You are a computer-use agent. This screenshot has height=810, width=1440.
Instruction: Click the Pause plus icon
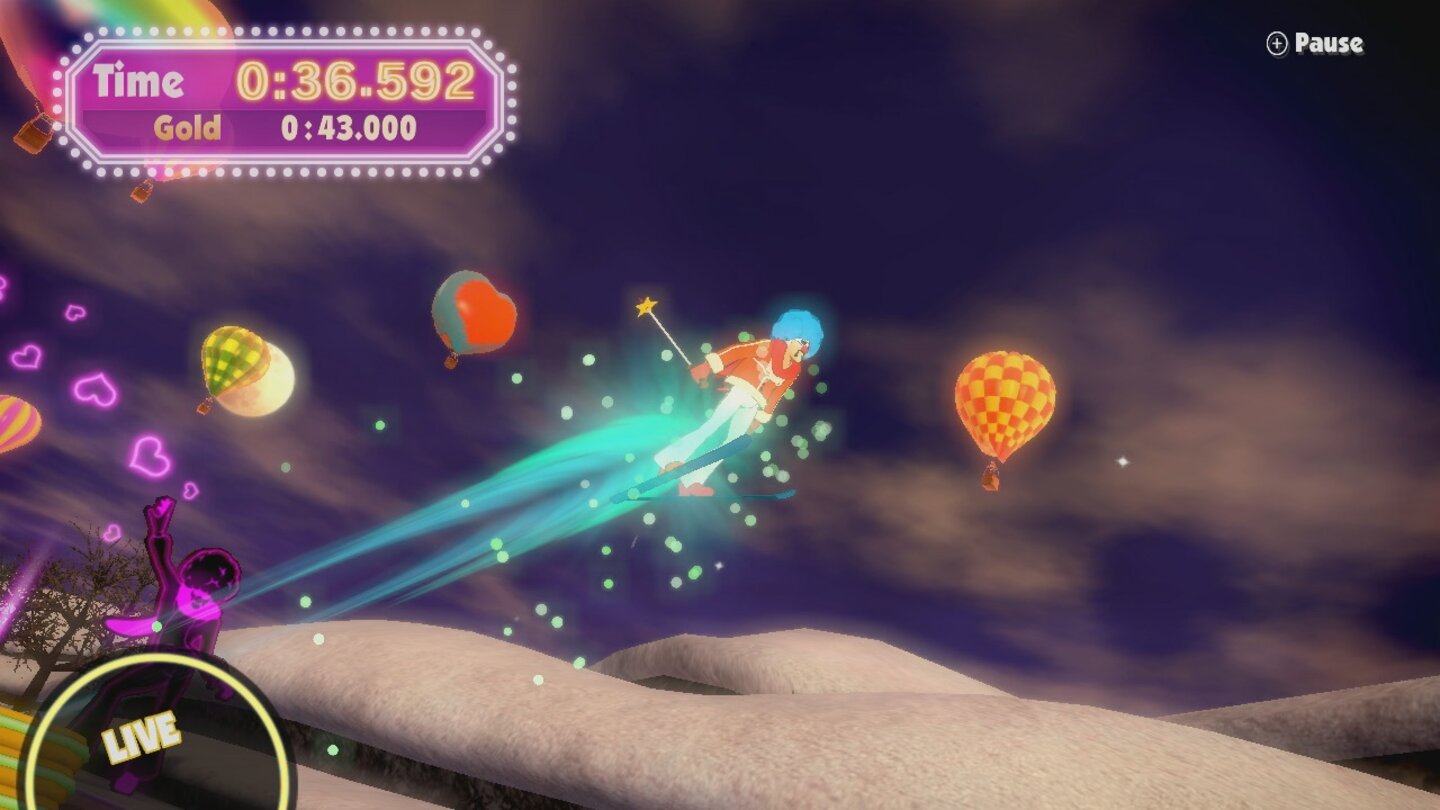point(1276,44)
